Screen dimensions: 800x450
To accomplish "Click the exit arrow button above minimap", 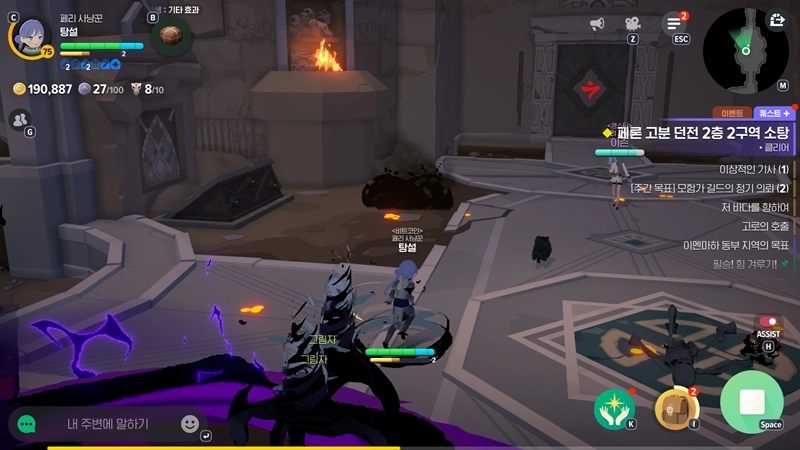I will pos(777,19).
